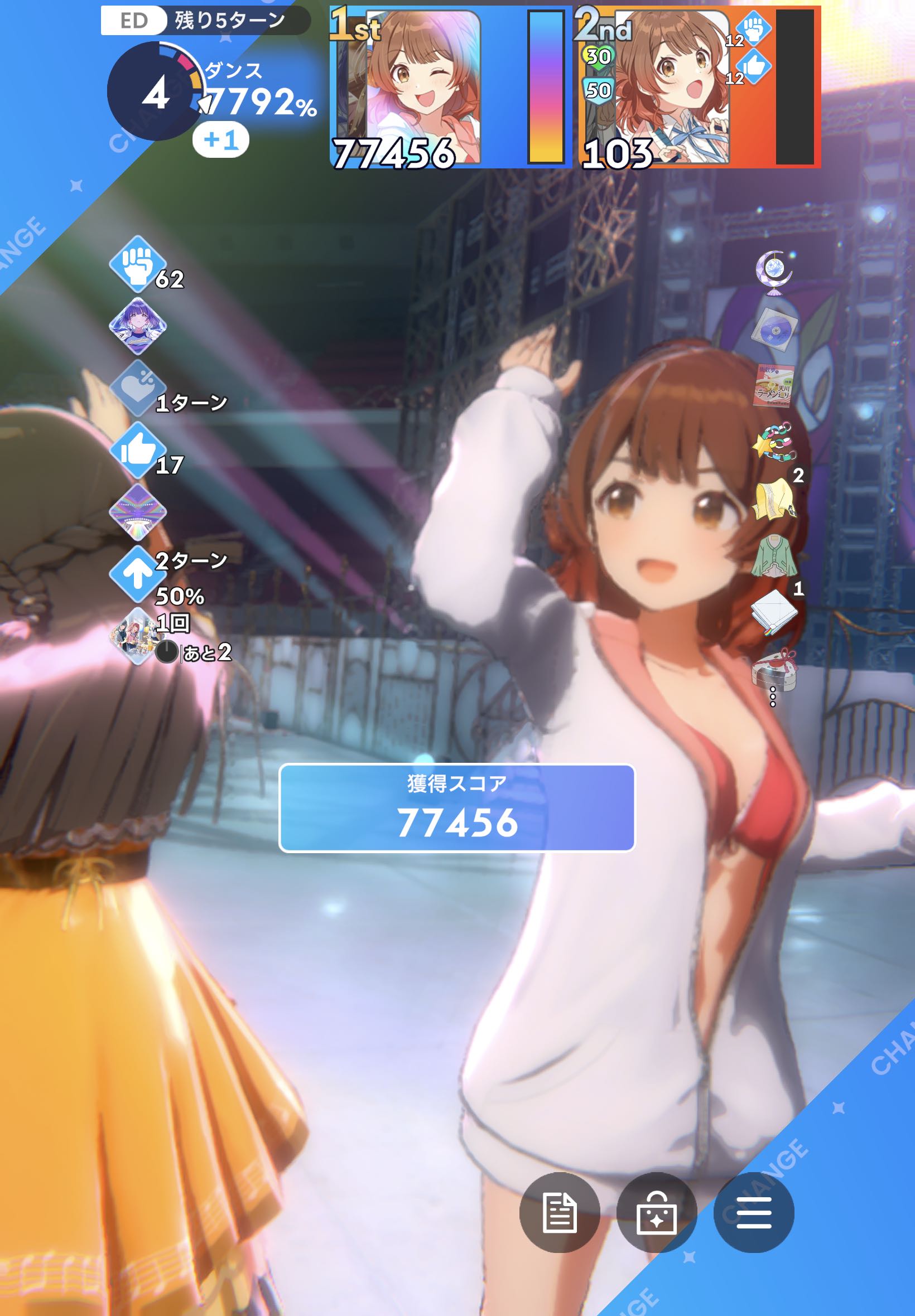Select the star chain charm item

[774, 442]
